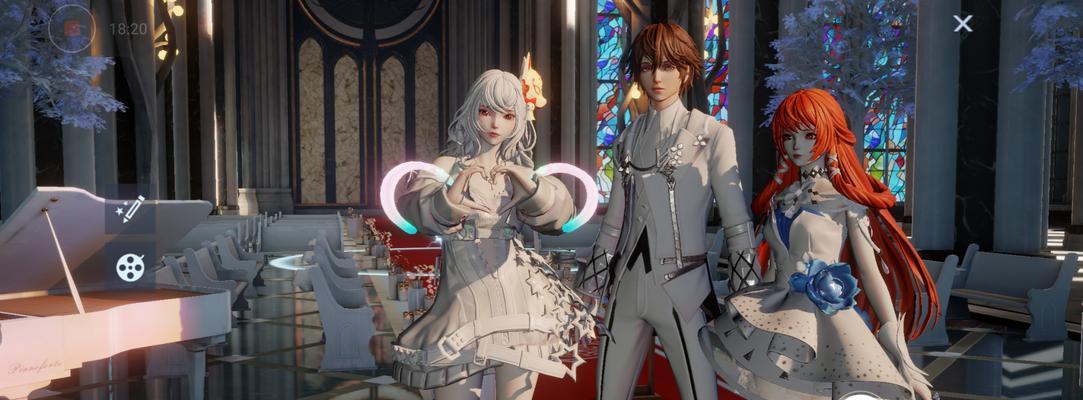Open the film reel video mode
The height and width of the screenshot is (400, 1083).
pyautogui.click(x=130, y=267)
